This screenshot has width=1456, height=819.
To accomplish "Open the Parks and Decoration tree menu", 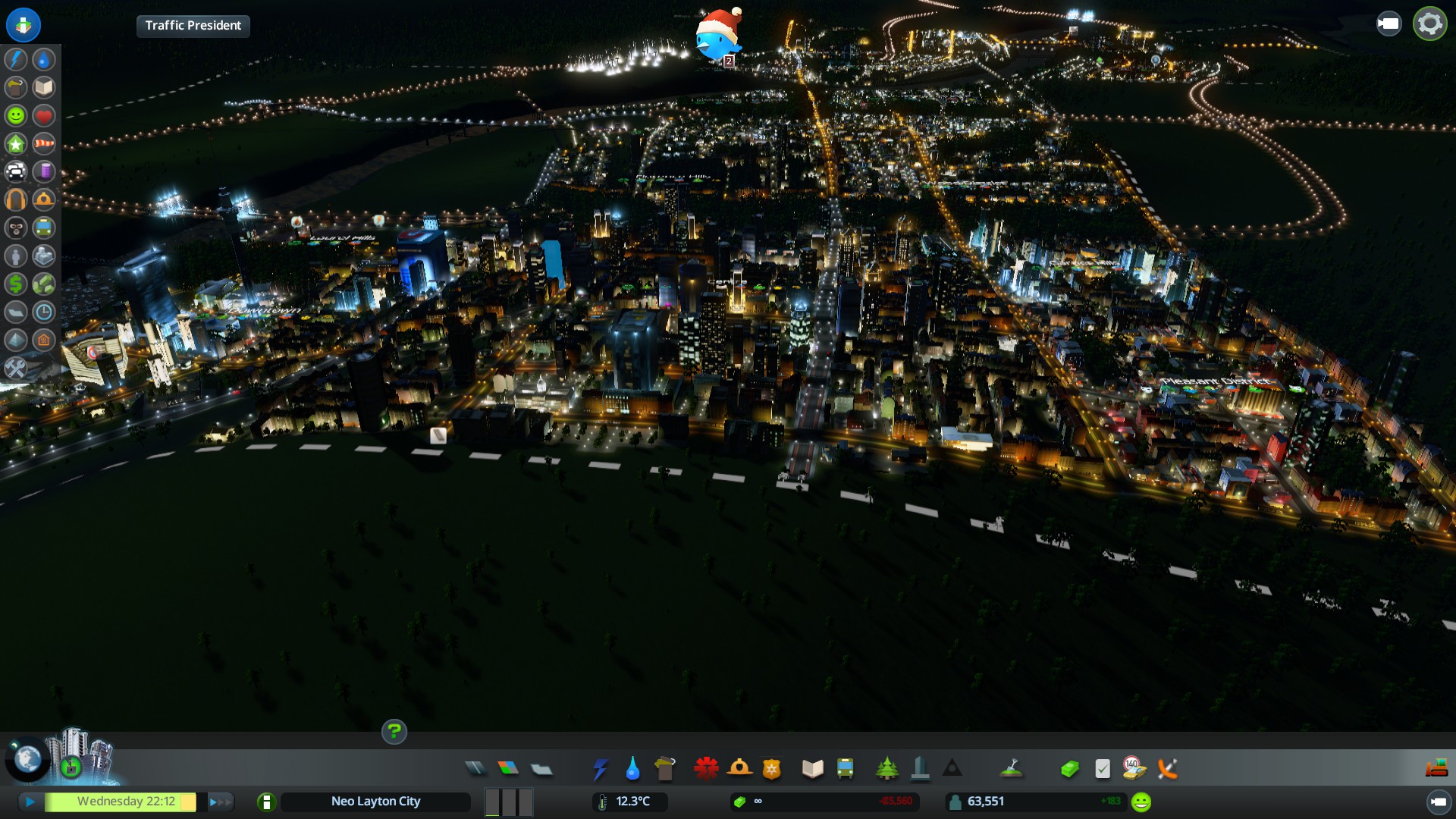I will pyautogui.click(x=886, y=769).
